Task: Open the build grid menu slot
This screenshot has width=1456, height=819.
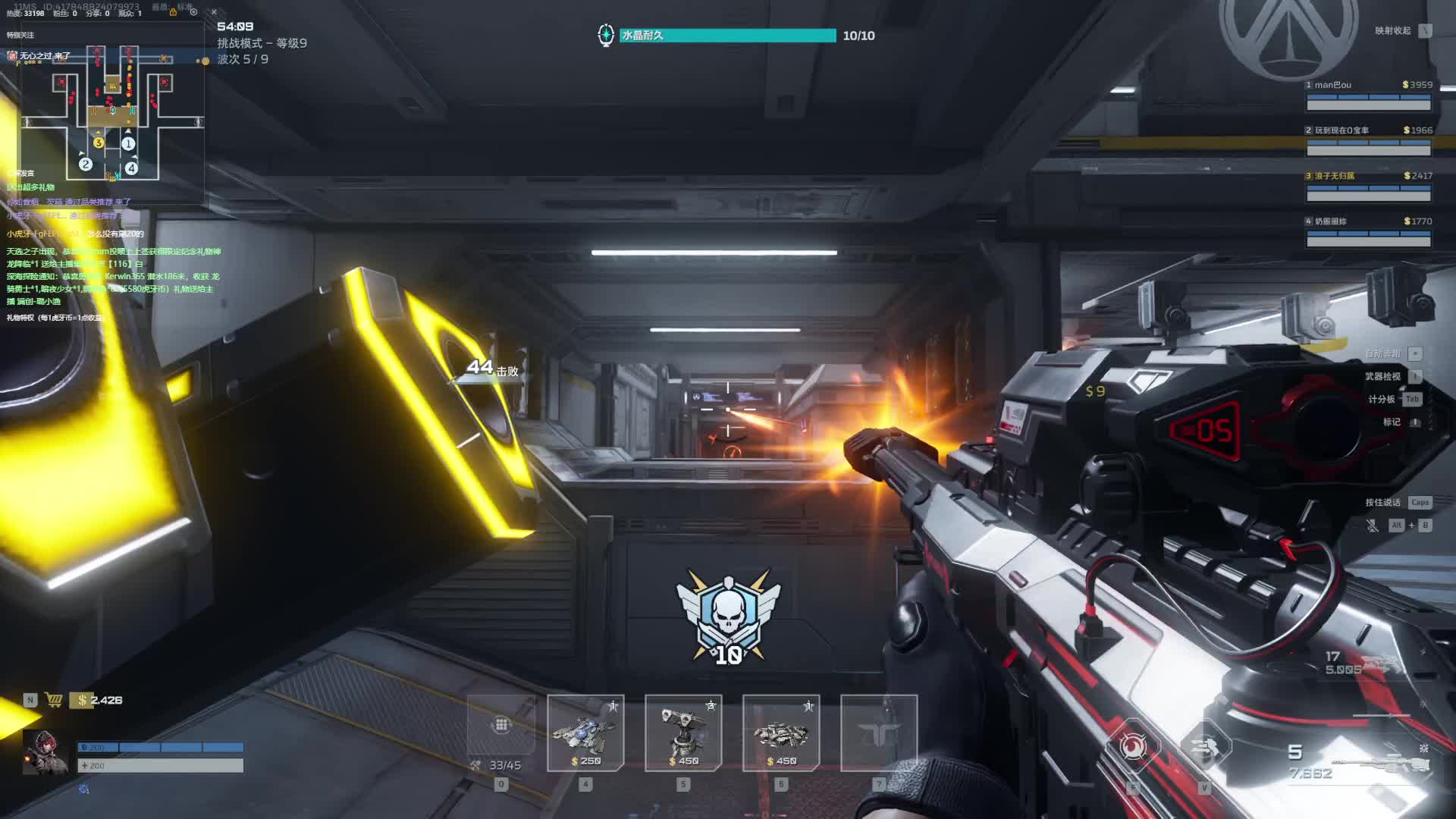Action: tap(501, 725)
